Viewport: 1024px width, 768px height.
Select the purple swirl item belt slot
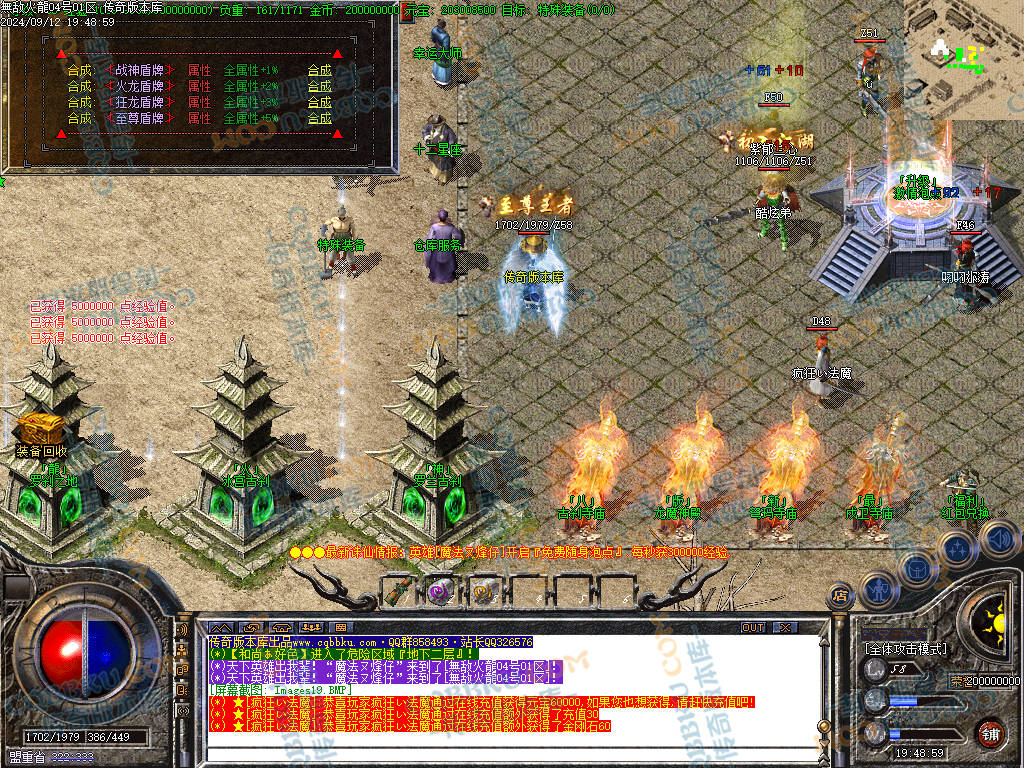[441, 592]
